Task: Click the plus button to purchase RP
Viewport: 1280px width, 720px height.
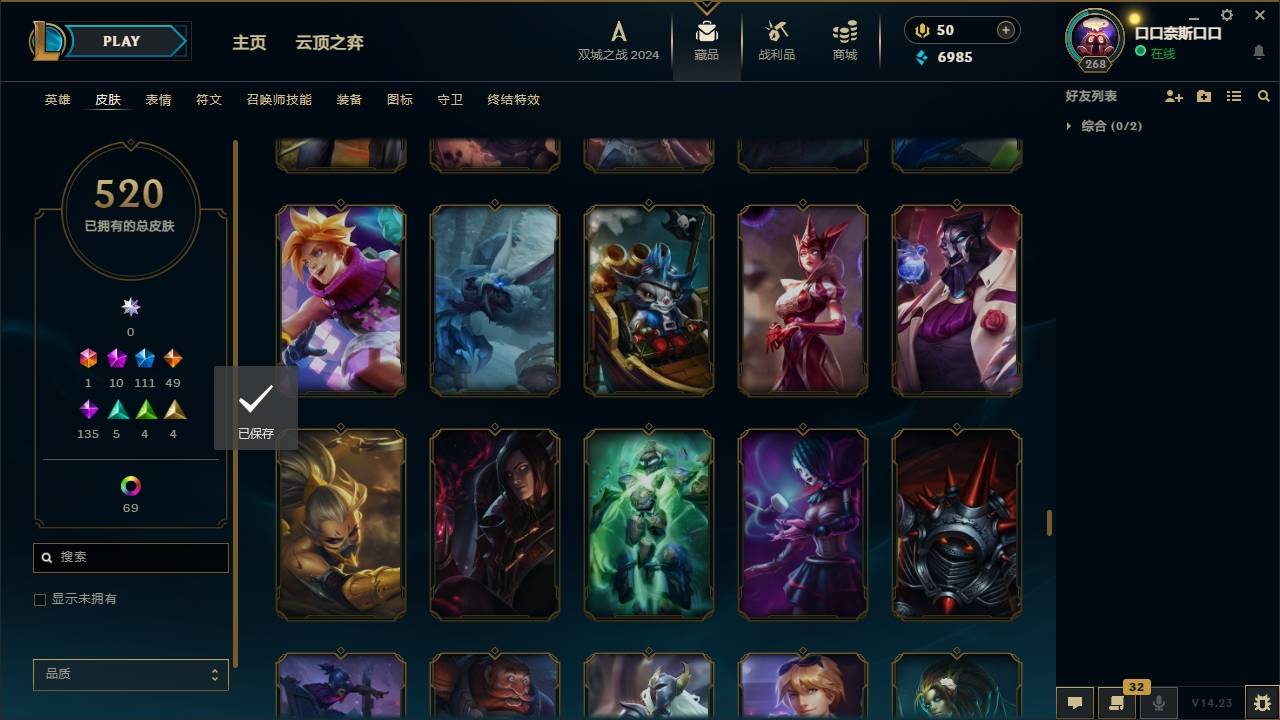Action: tap(1003, 30)
